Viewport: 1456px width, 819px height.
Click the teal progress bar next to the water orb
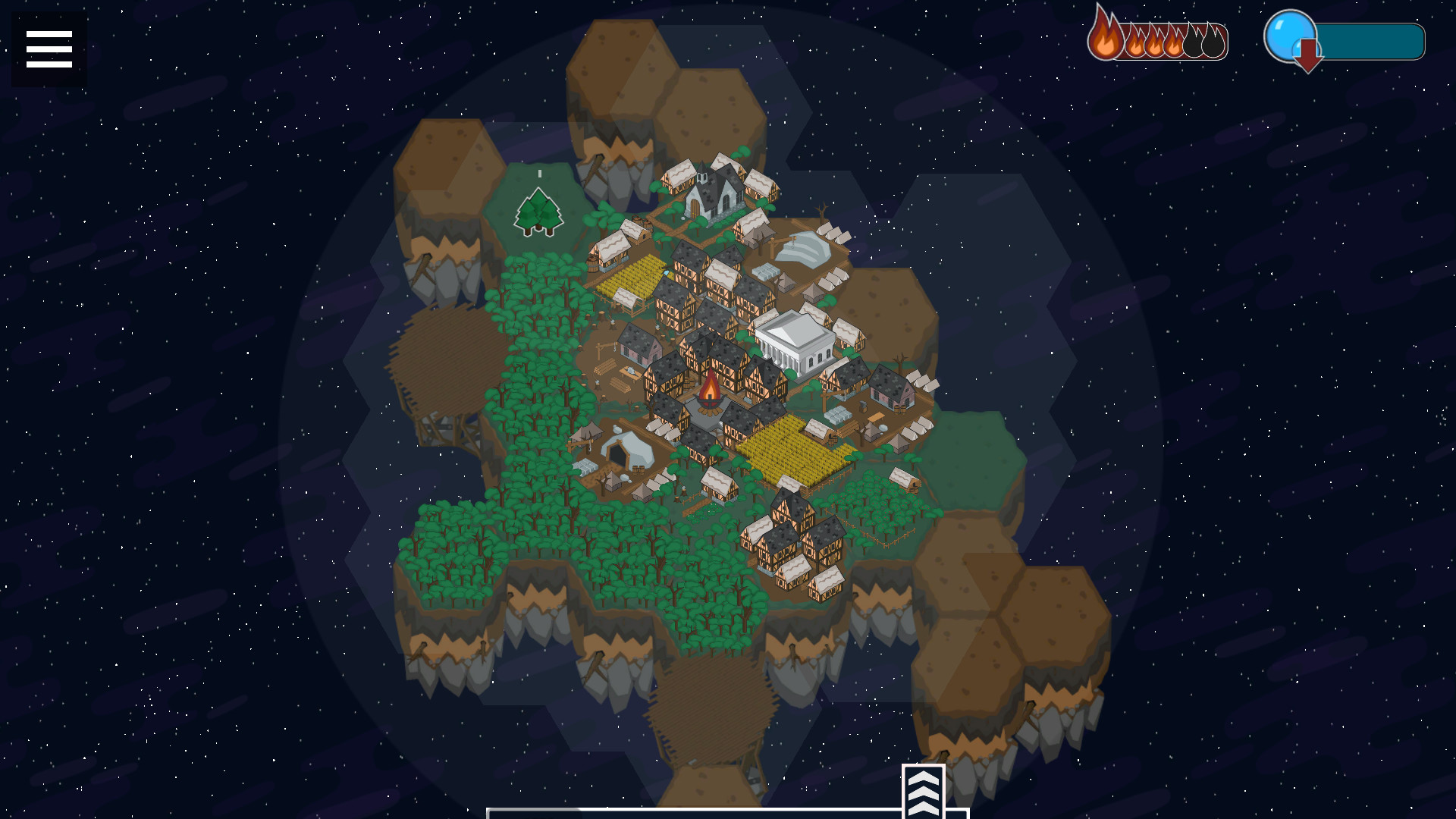click(1365, 43)
